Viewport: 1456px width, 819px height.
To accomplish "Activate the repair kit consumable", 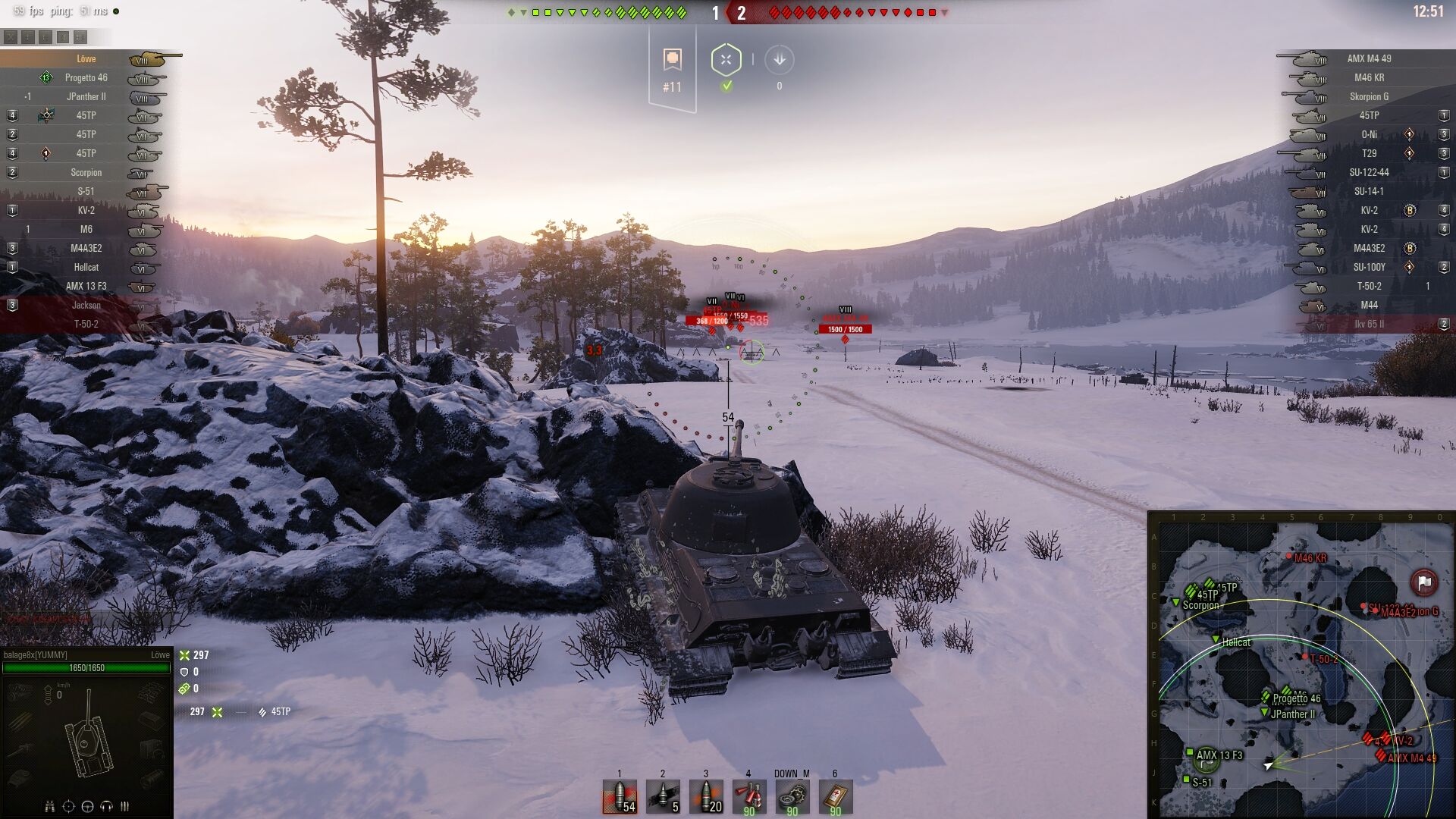I will tap(792, 797).
